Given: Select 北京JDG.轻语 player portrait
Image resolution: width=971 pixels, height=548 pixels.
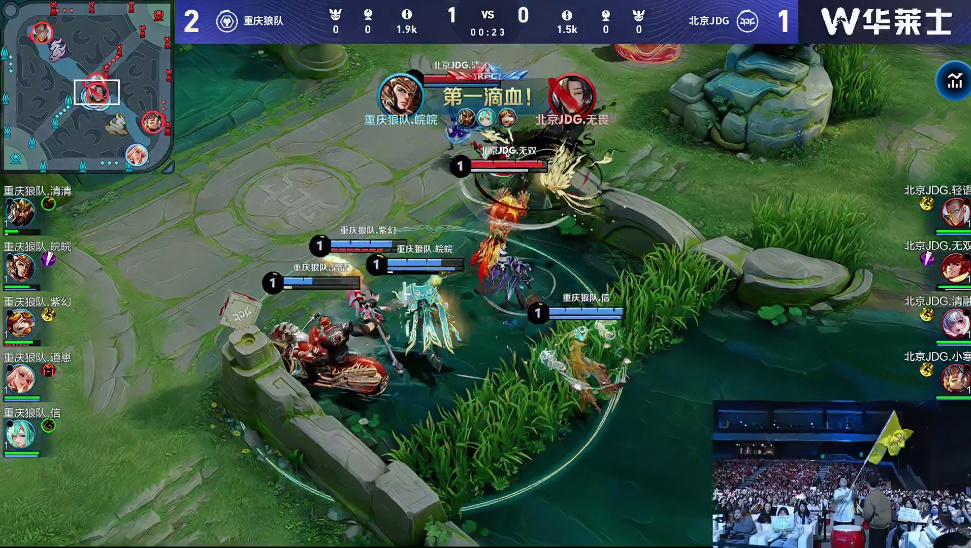Looking at the screenshot, I should [x=954, y=212].
